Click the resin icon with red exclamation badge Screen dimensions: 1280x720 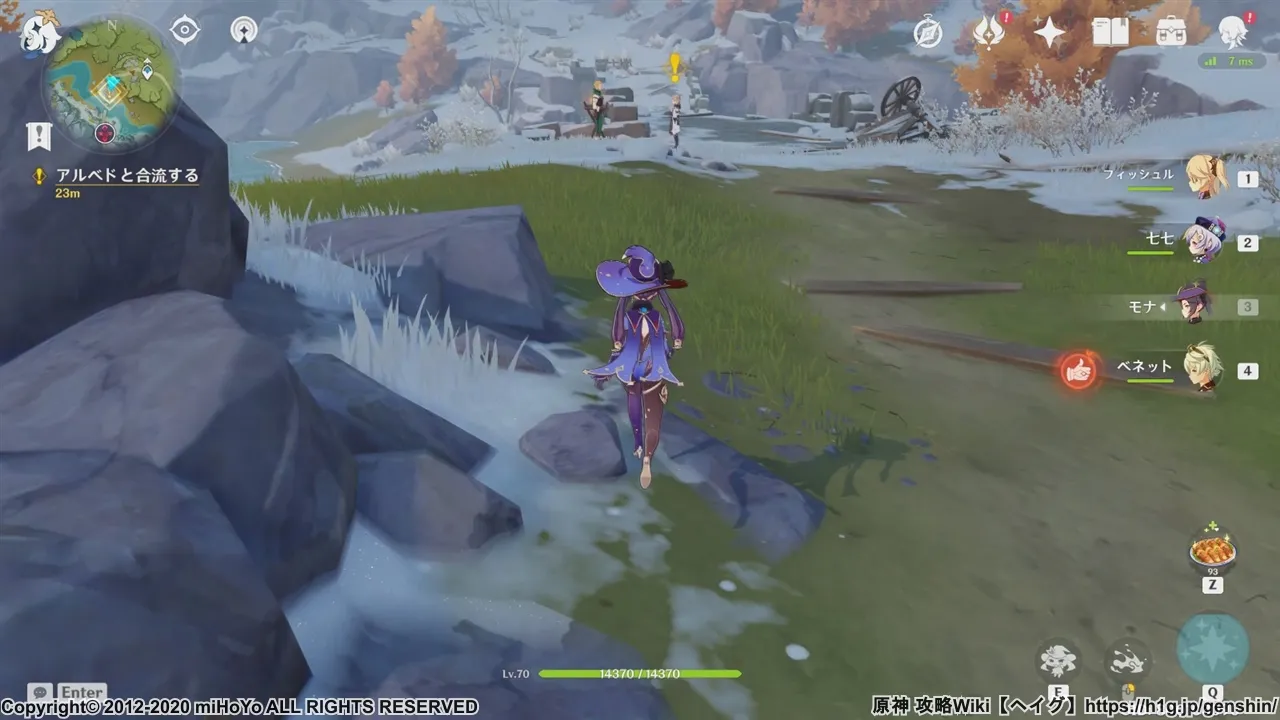tap(986, 34)
